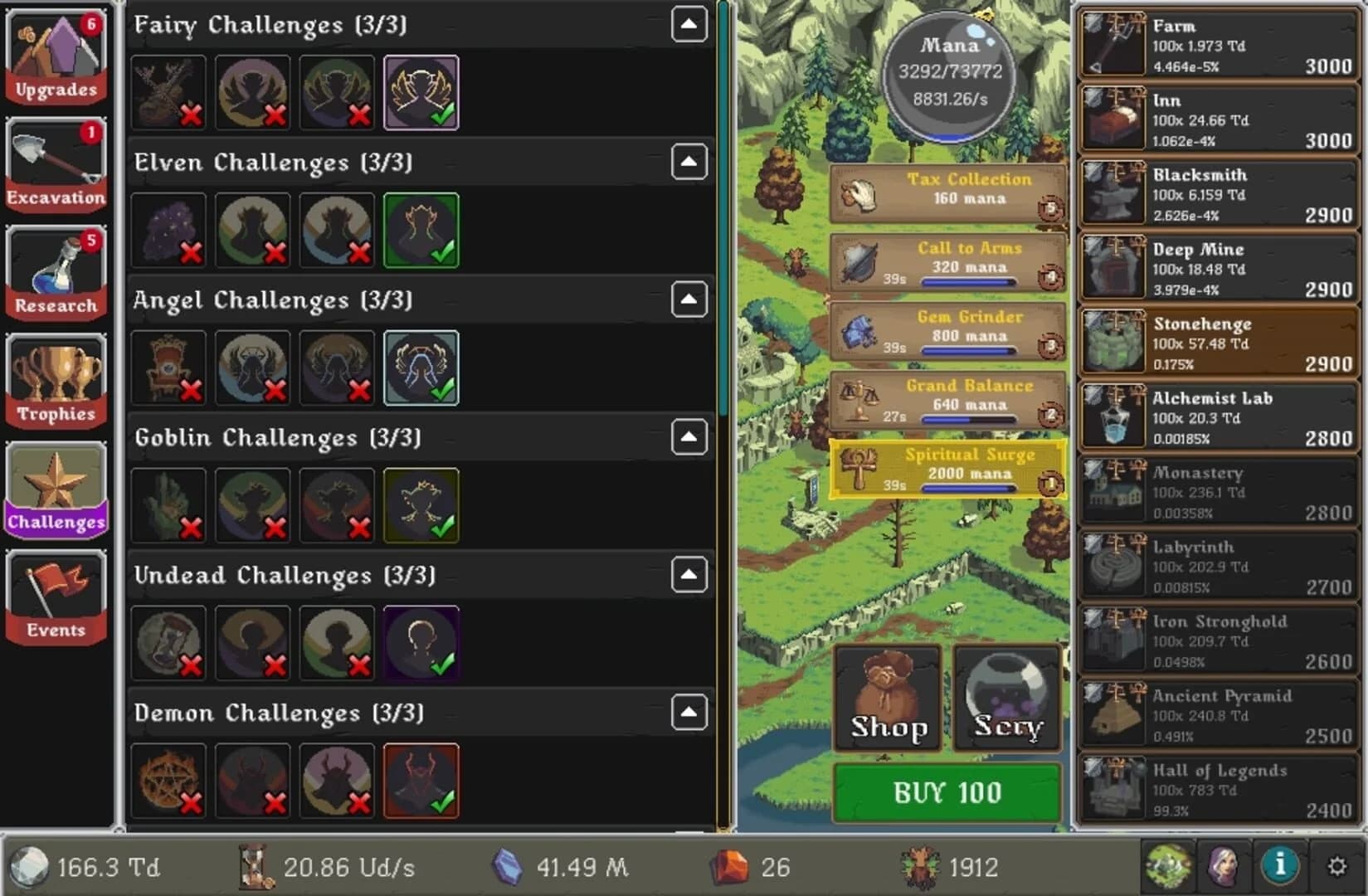
Task: Select the Stonehenge building
Action: click(1217, 342)
